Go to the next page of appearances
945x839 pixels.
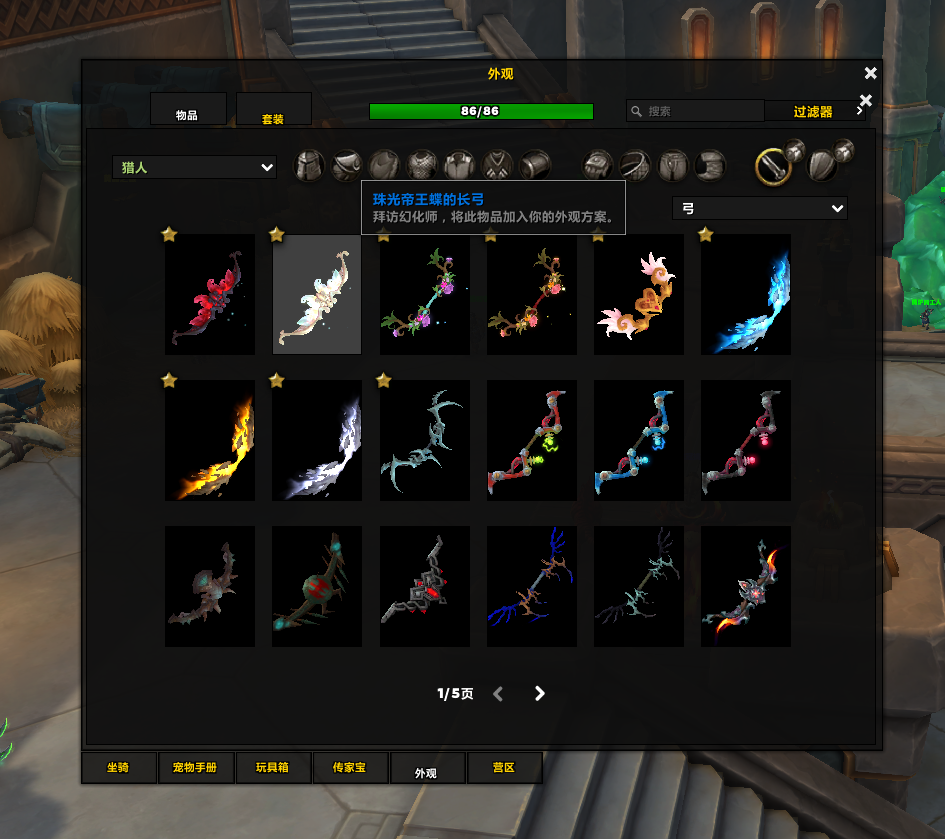pyautogui.click(x=540, y=693)
